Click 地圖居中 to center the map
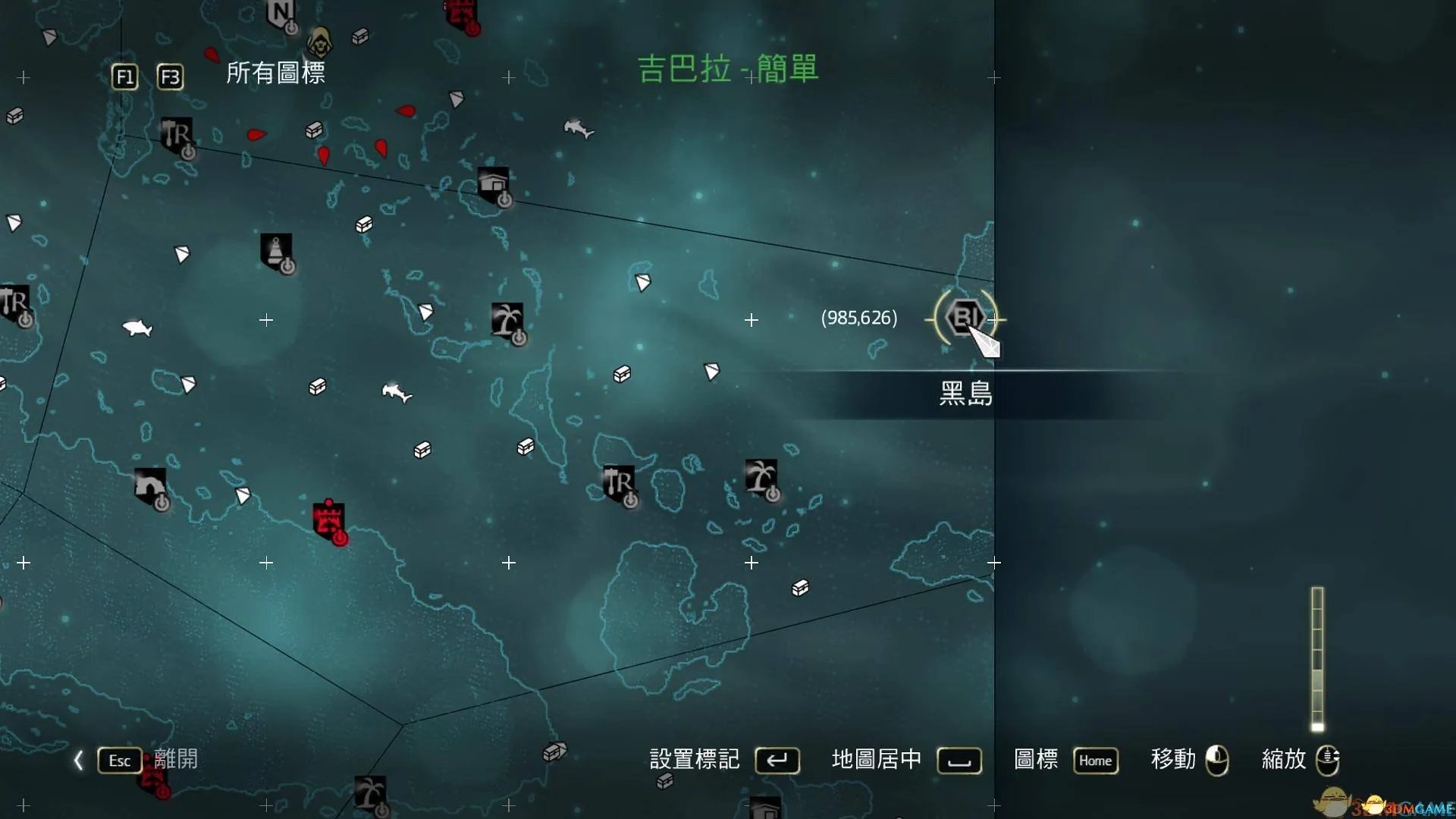 coord(877,760)
